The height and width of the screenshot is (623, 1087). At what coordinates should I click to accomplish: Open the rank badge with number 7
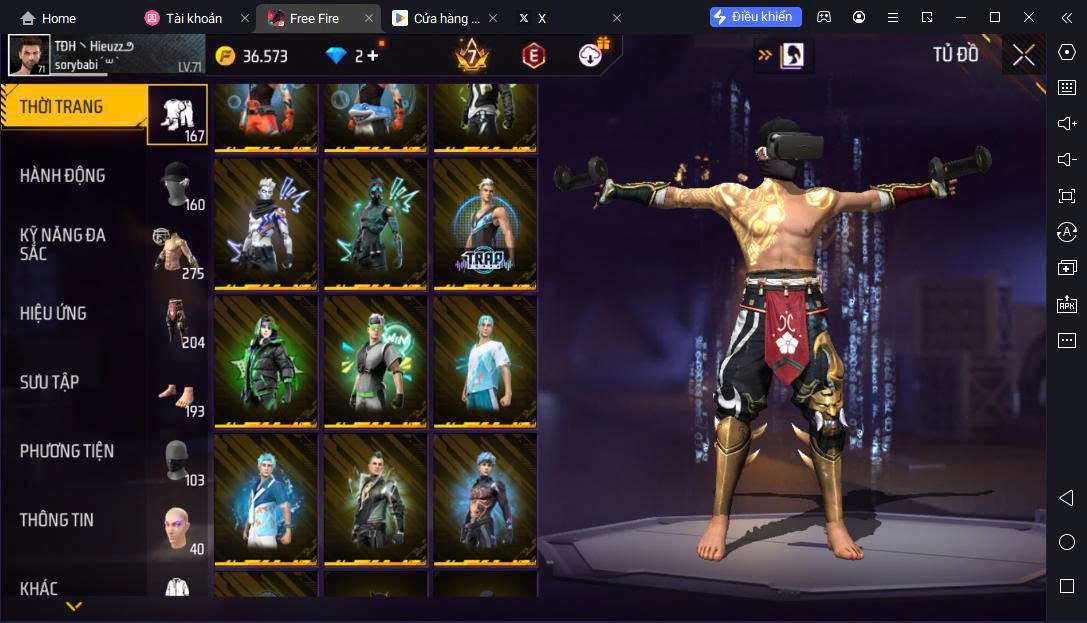[x=470, y=55]
